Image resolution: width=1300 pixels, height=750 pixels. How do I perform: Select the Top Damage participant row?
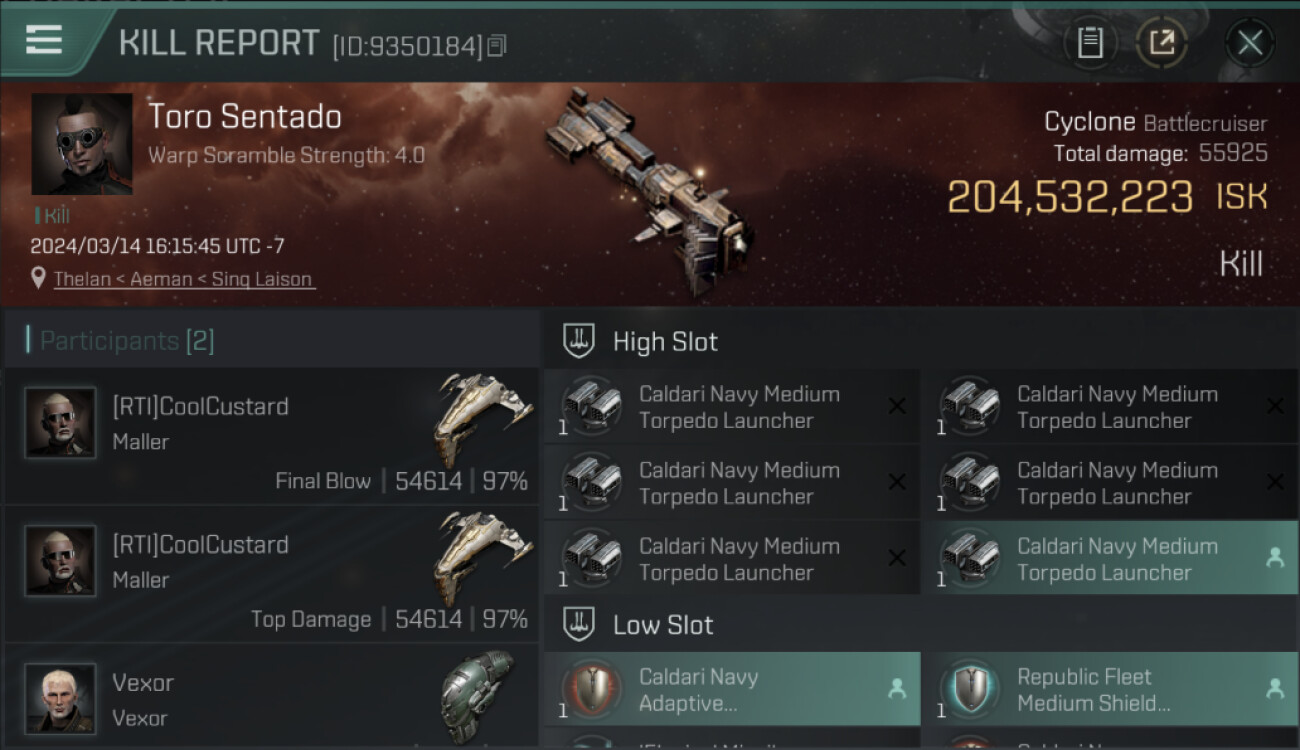tap(272, 575)
